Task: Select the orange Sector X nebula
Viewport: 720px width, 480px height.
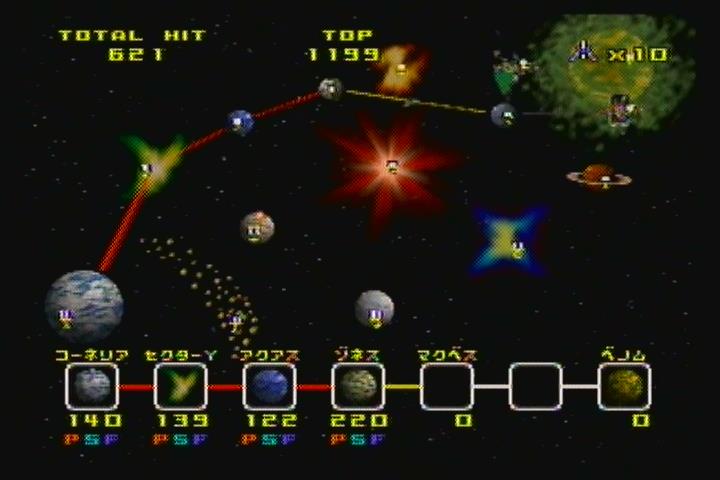Action: (x=401, y=66)
